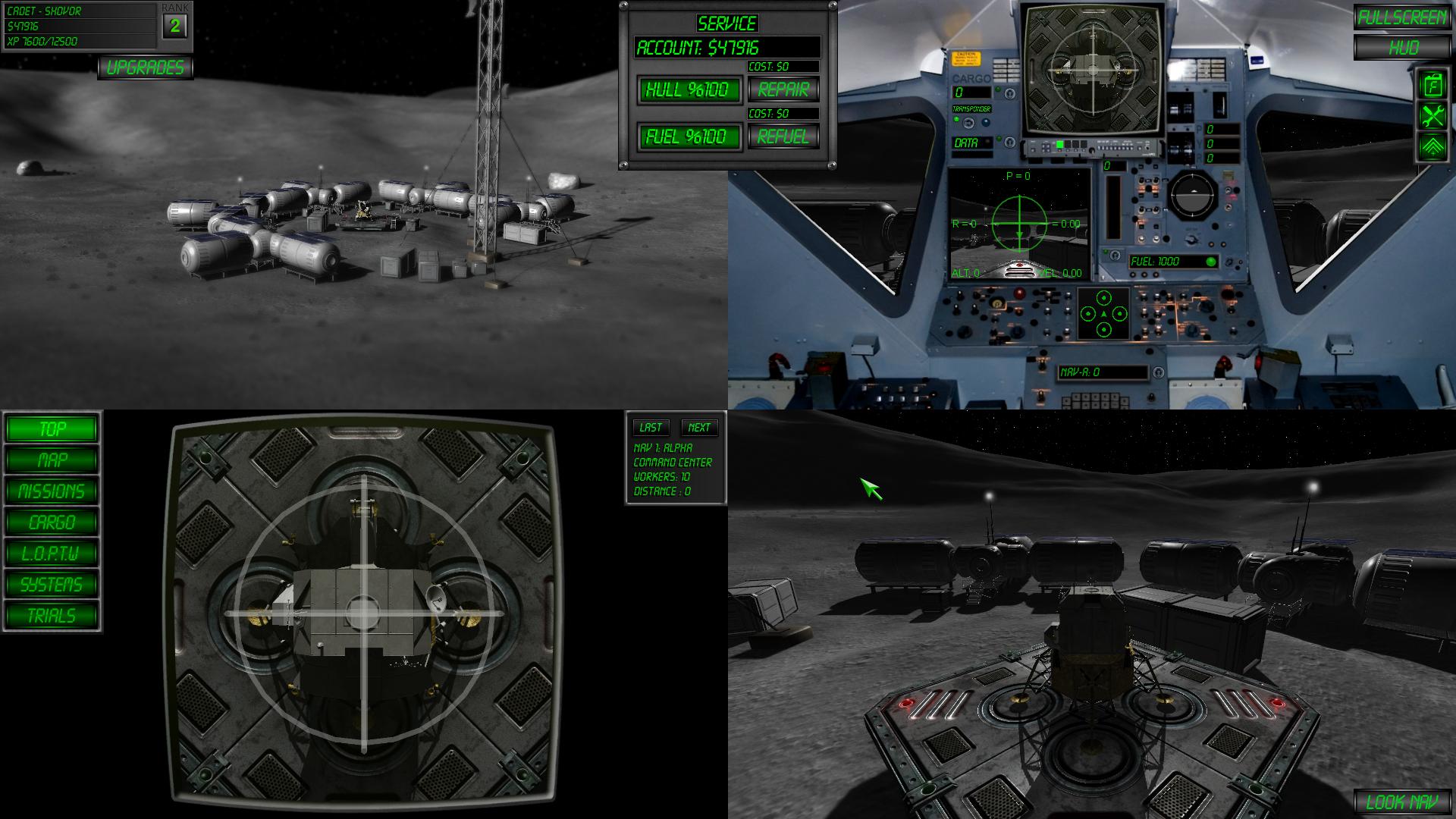Show the LAST nav point
This screenshot has height=819, width=1456.
point(651,428)
